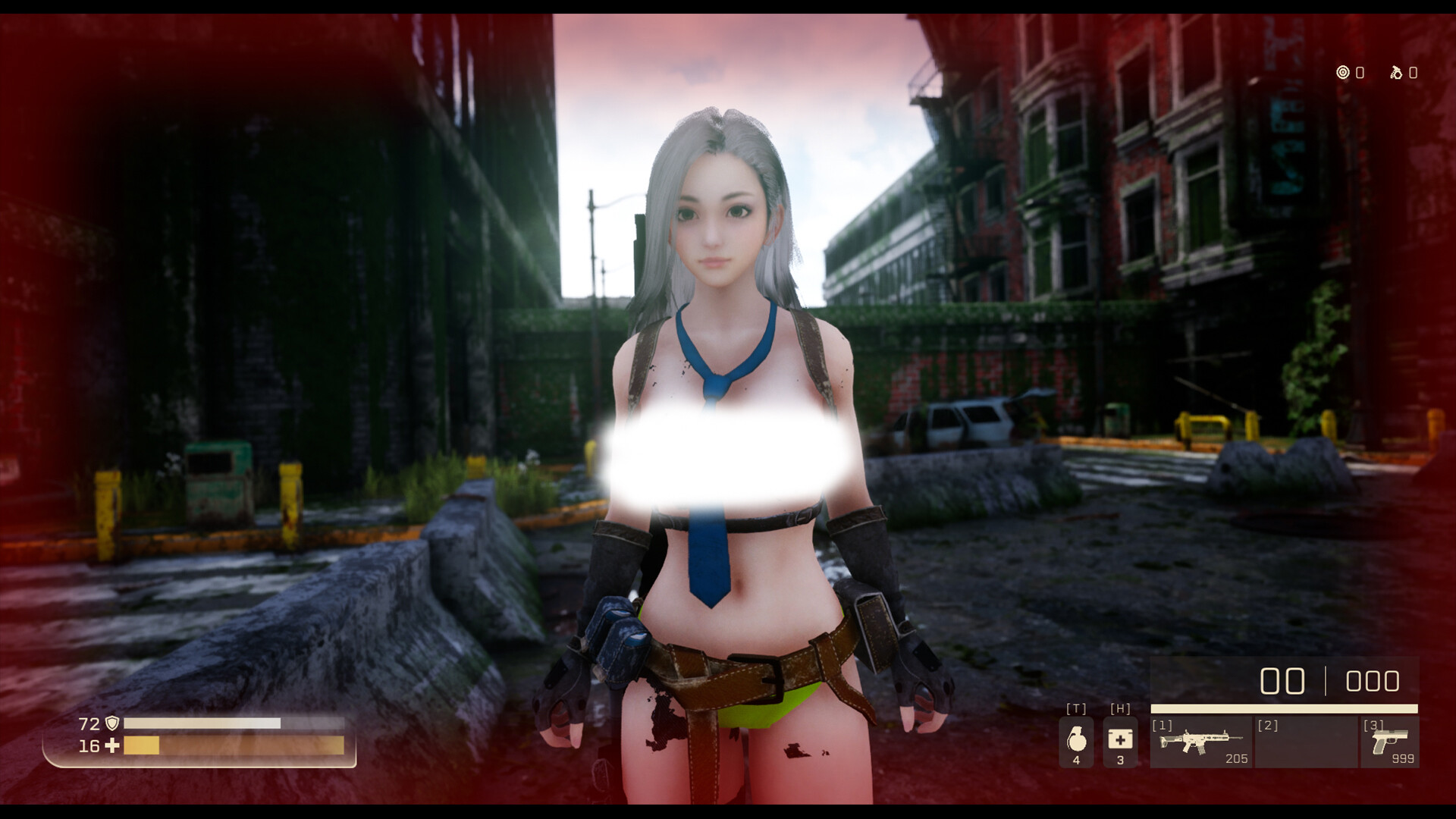This screenshot has height=819, width=1456.
Task: Switch to weapon slot [3] tab
Action: [x=1373, y=725]
